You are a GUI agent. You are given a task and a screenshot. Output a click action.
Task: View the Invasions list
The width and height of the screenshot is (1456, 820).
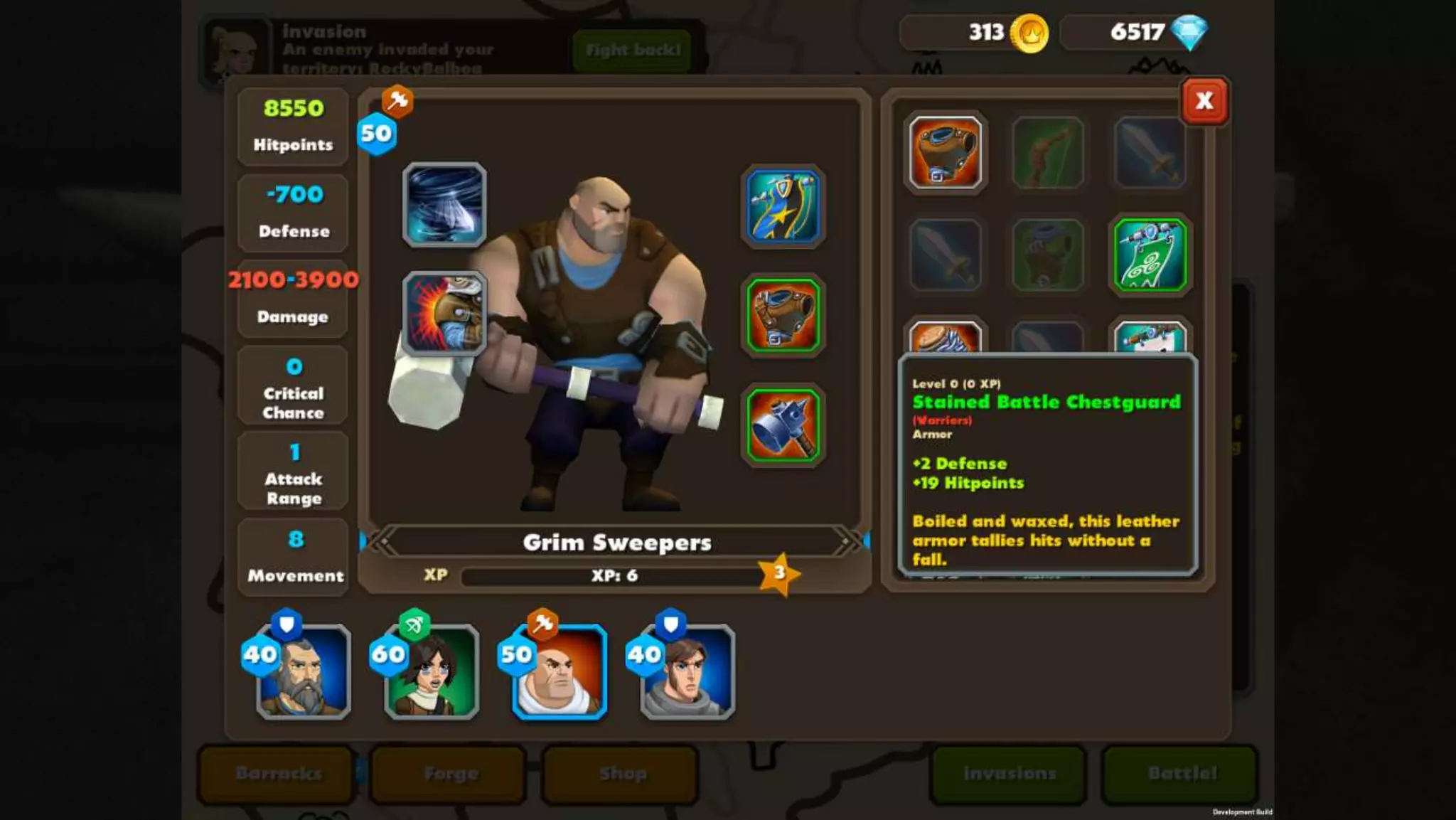point(1009,774)
